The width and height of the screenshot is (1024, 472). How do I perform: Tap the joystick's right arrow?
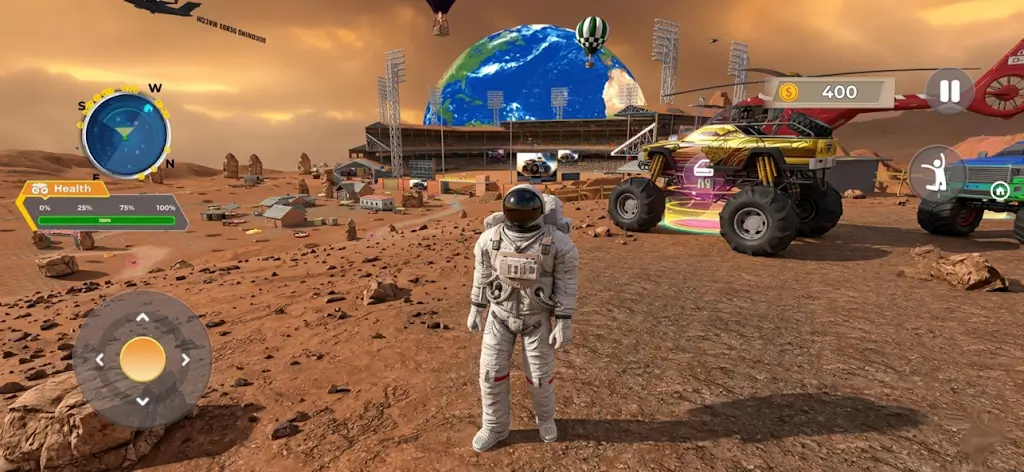click(185, 360)
